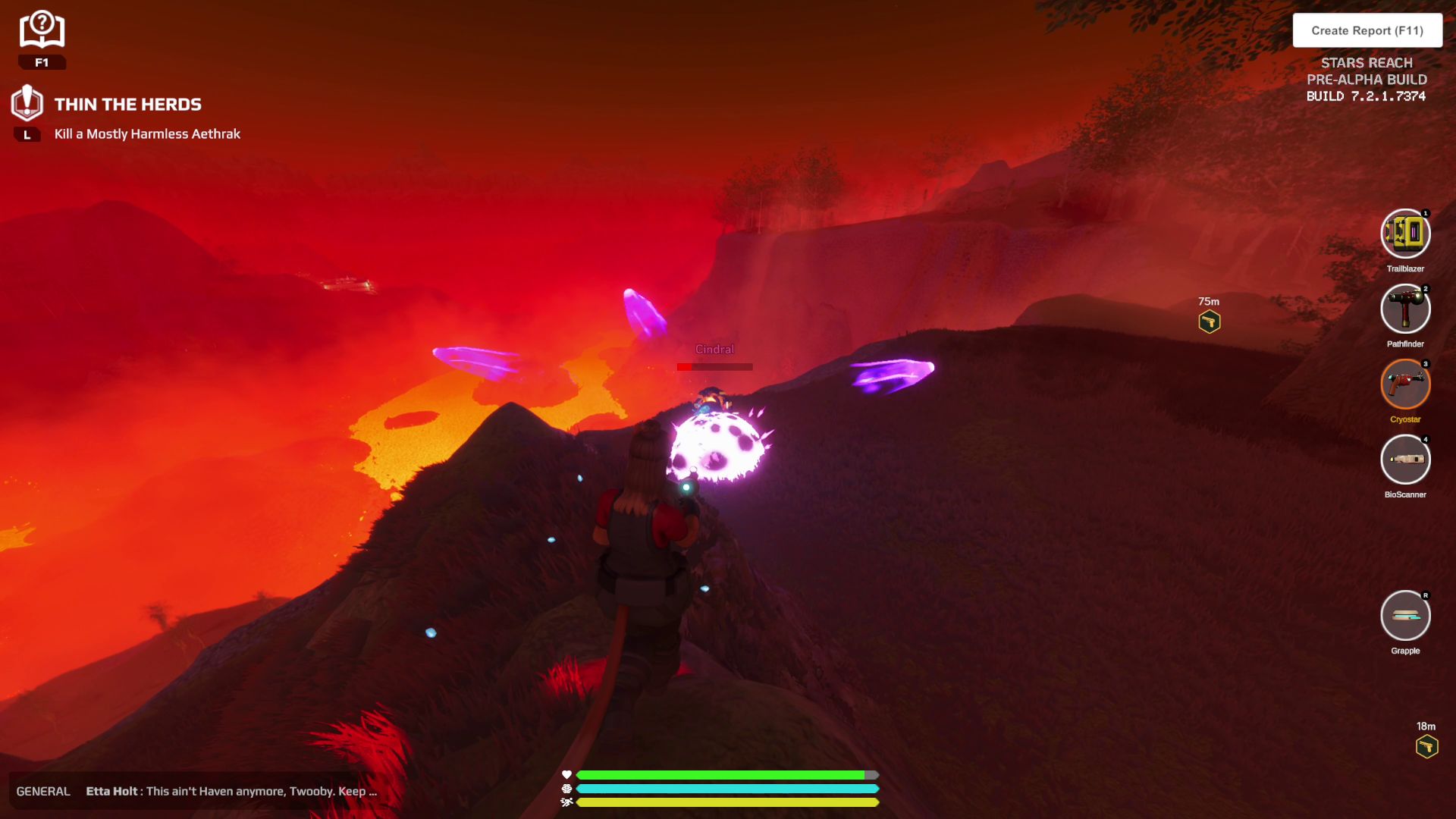Expand the GENERAL chat channel
Image resolution: width=1456 pixels, height=819 pixels.
43,791
